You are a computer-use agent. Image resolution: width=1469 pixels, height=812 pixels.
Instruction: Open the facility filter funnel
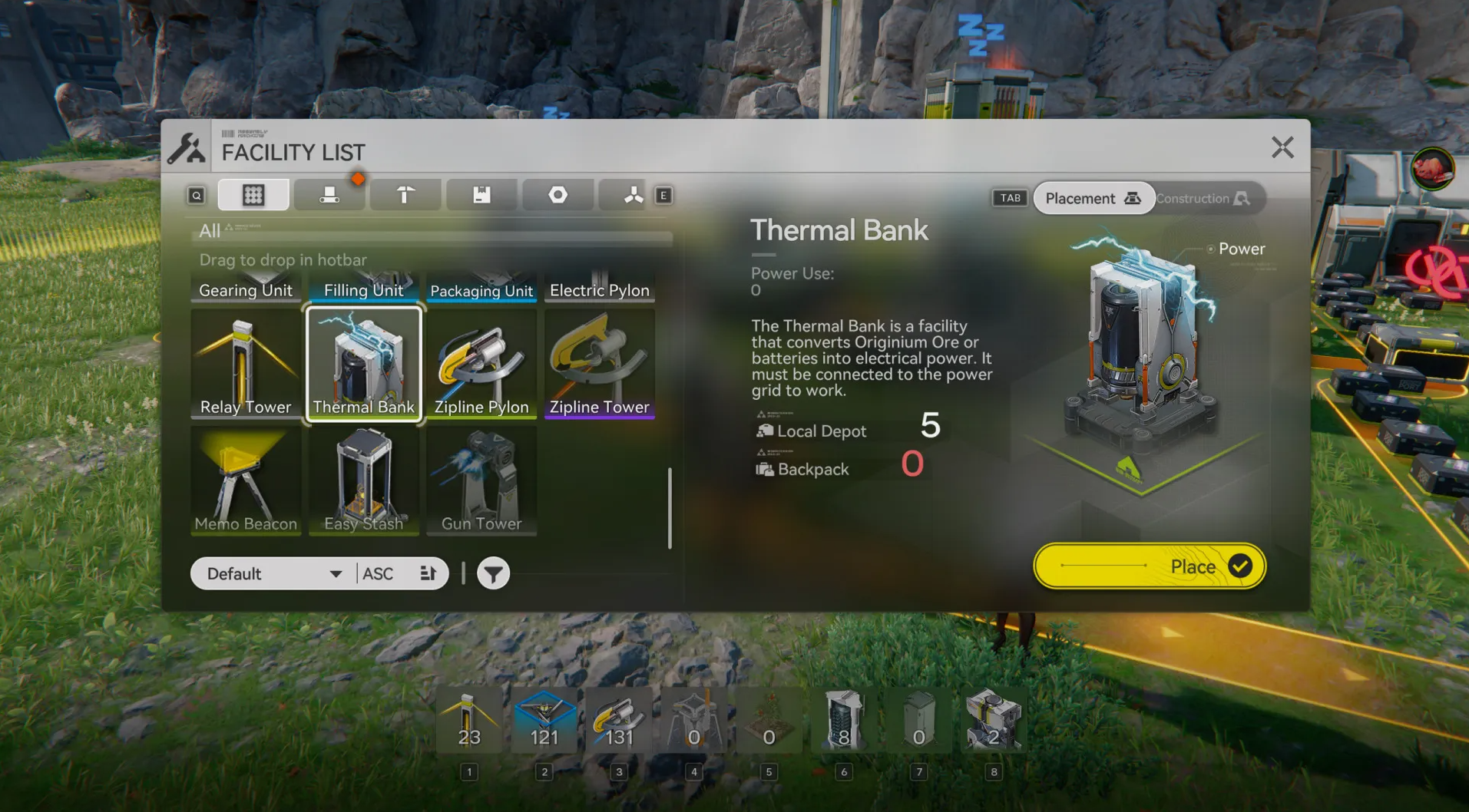pos(493,574)
